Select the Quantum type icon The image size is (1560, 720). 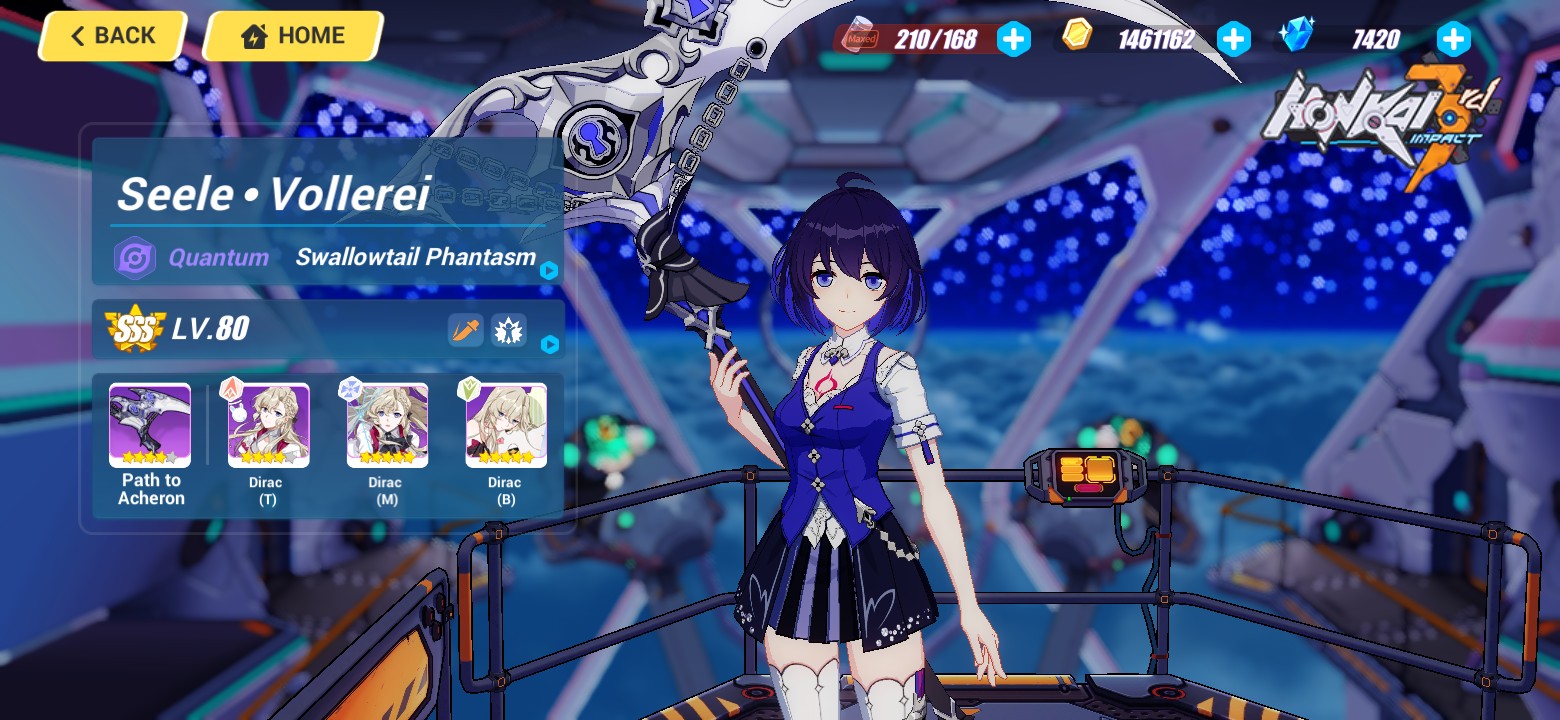(135, 257)
